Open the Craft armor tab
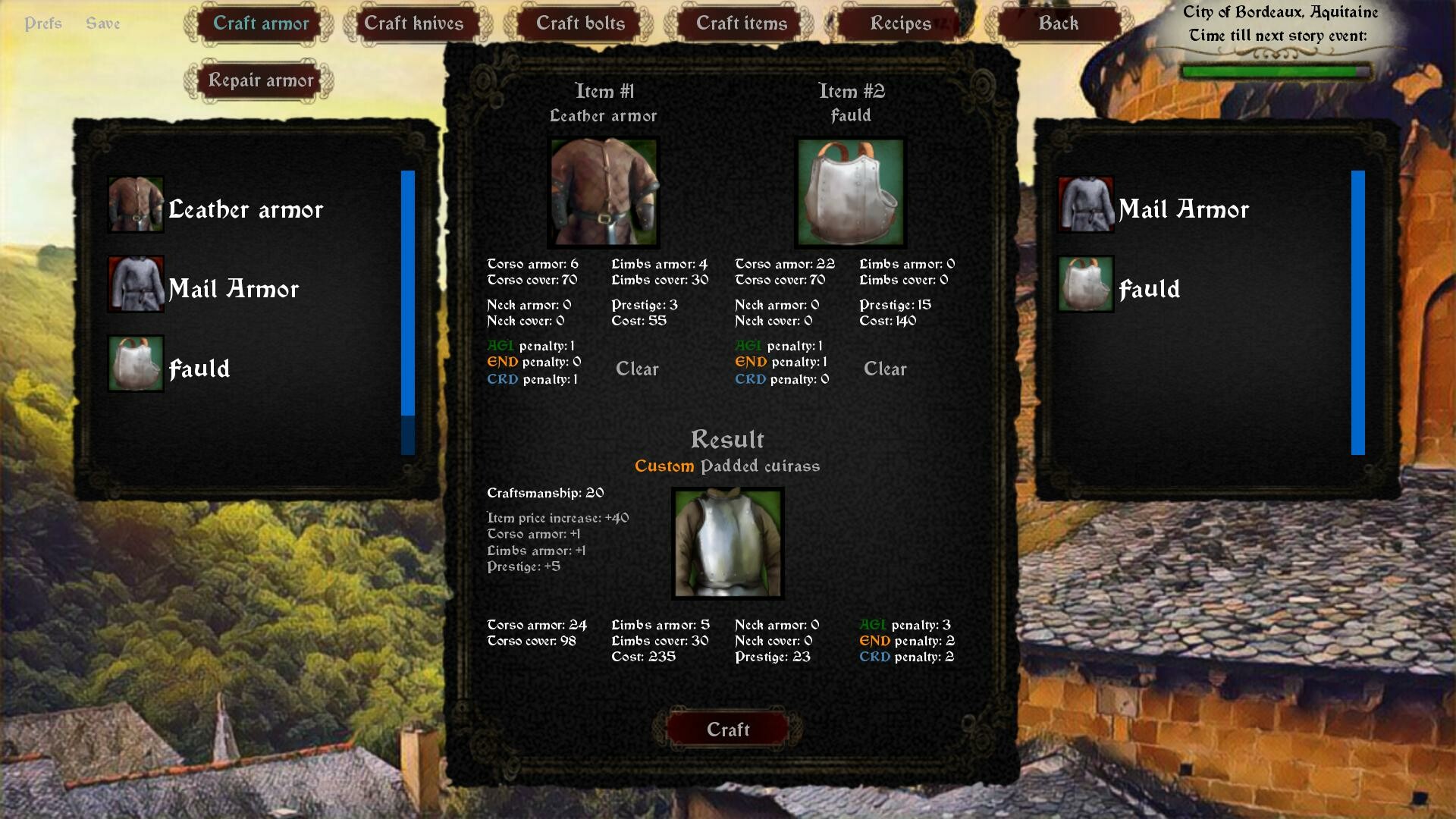Screen dimensions: 1456x819 coord(260,23)
